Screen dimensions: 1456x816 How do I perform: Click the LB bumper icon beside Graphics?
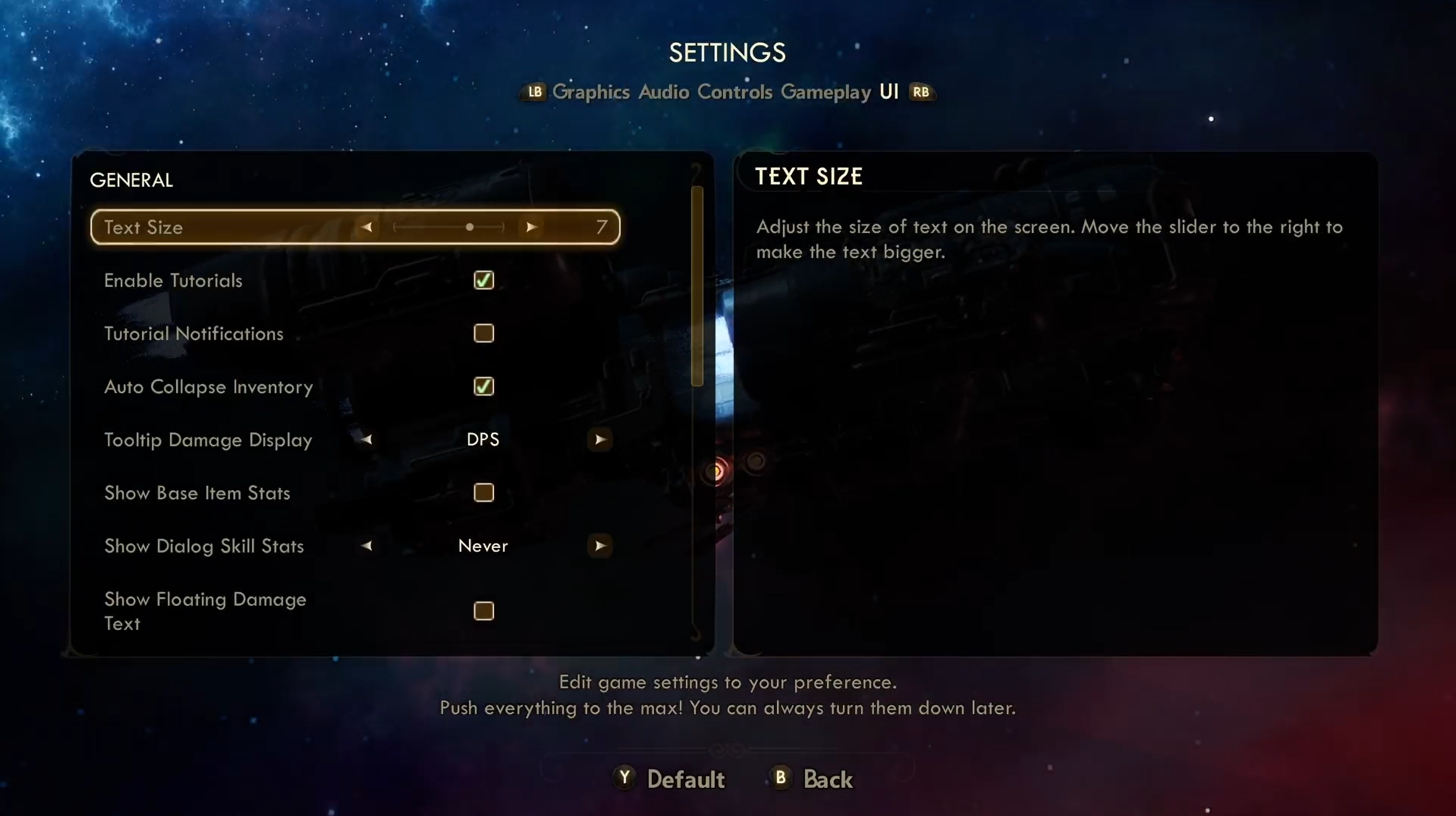tap(534, 92)
